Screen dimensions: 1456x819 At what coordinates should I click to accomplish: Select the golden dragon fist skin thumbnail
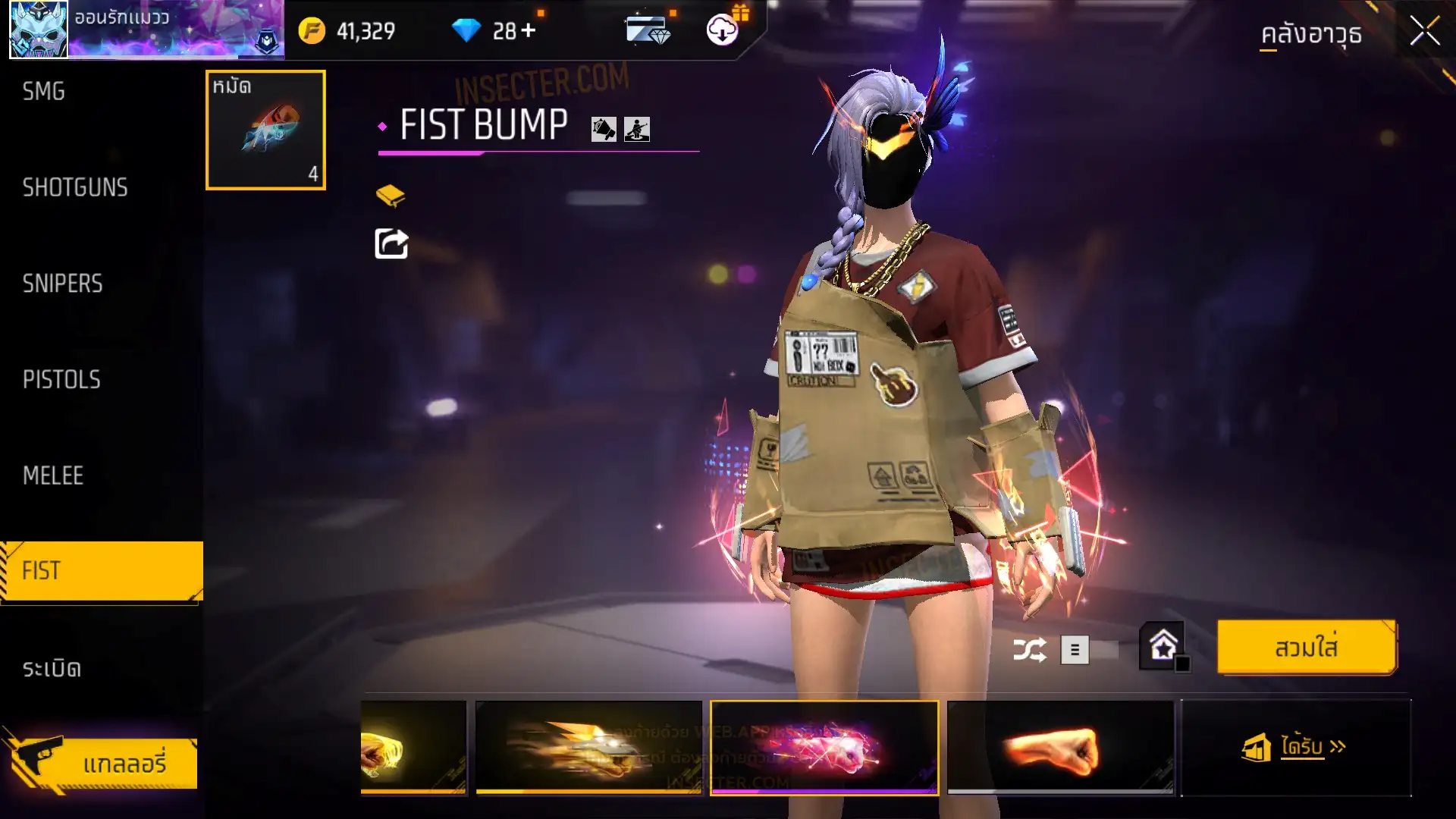point(588,748)
